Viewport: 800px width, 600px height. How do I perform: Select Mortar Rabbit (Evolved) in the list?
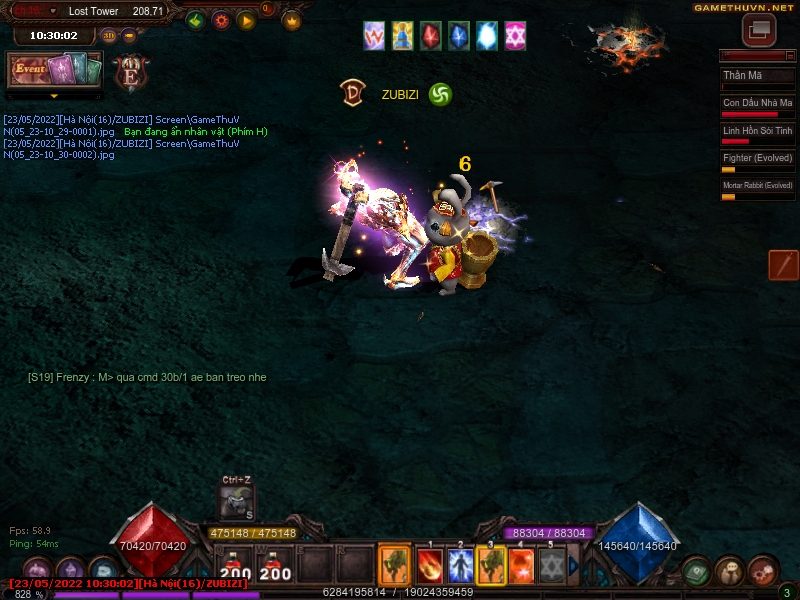[x=757, y=187]
